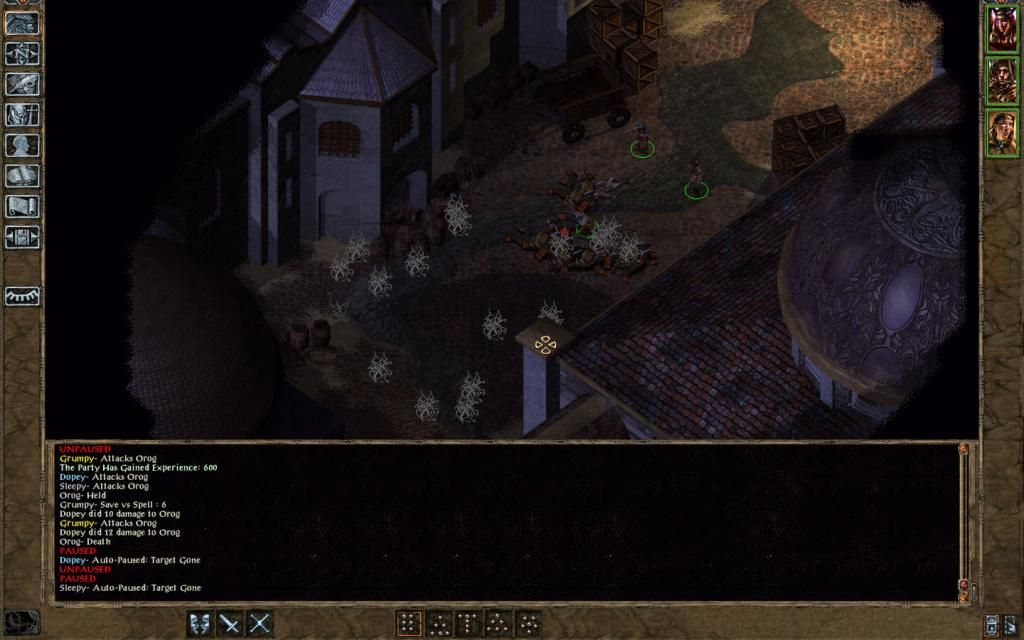1024x640 pixels.
Task: Activate the talk mask action button
Action: coord(200,624)
